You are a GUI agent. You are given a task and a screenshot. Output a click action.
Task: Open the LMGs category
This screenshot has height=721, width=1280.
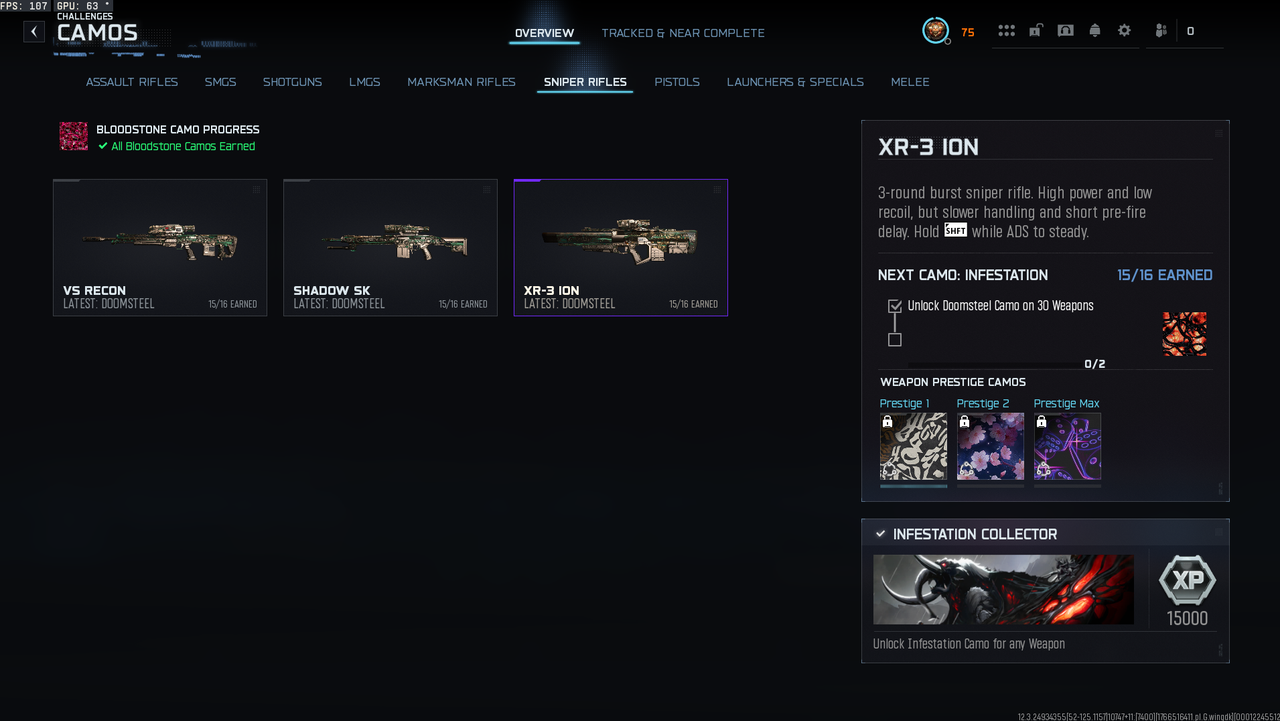point(365,82)
